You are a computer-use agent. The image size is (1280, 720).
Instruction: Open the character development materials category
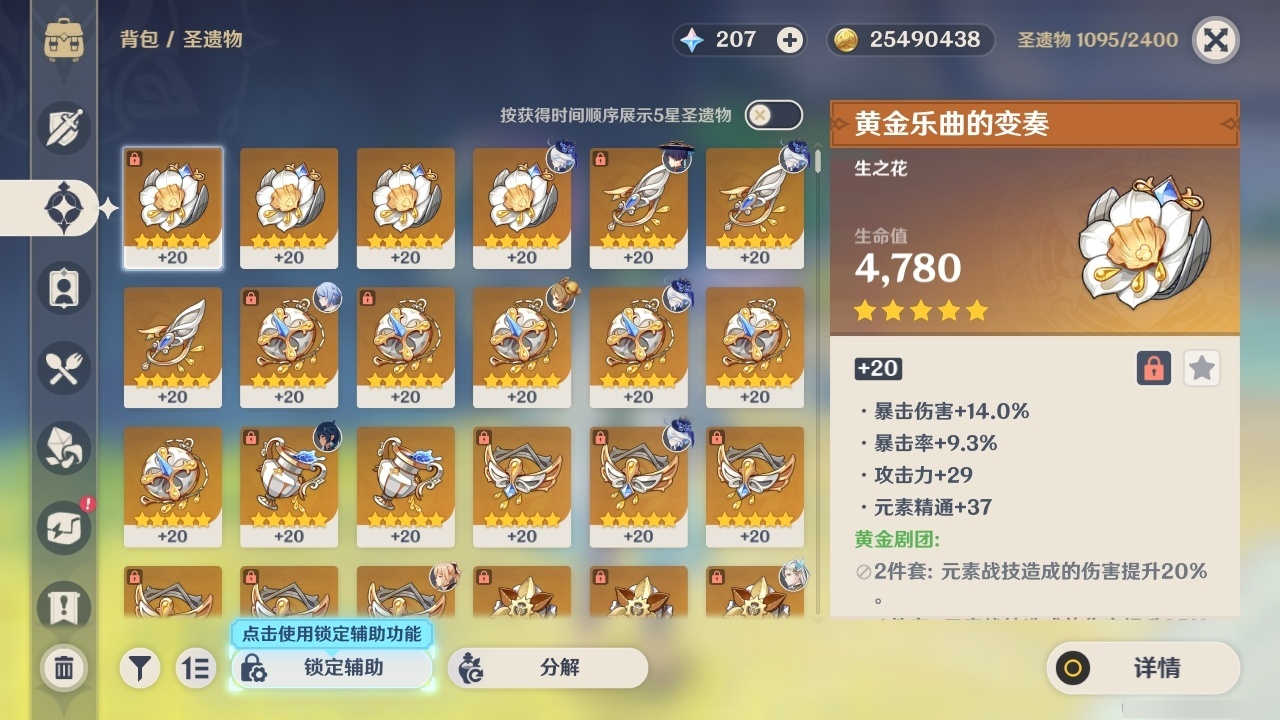click(63, 448)
